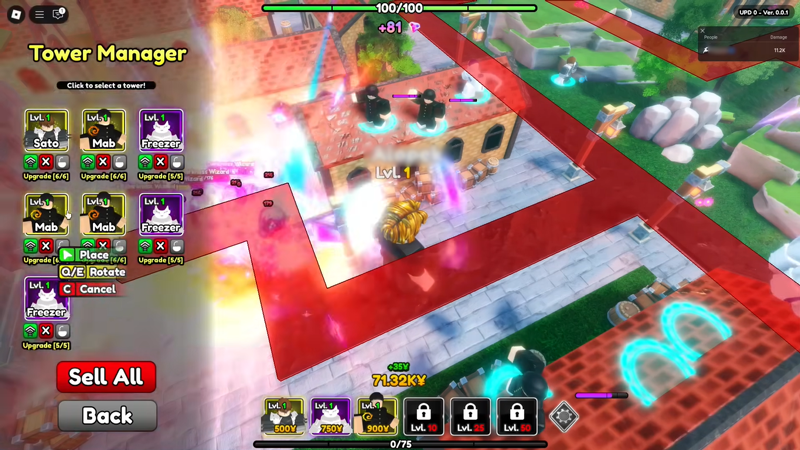Sell all towers with Sell All
Viewport: 800px width, 450px height.
tap(106, 377)
